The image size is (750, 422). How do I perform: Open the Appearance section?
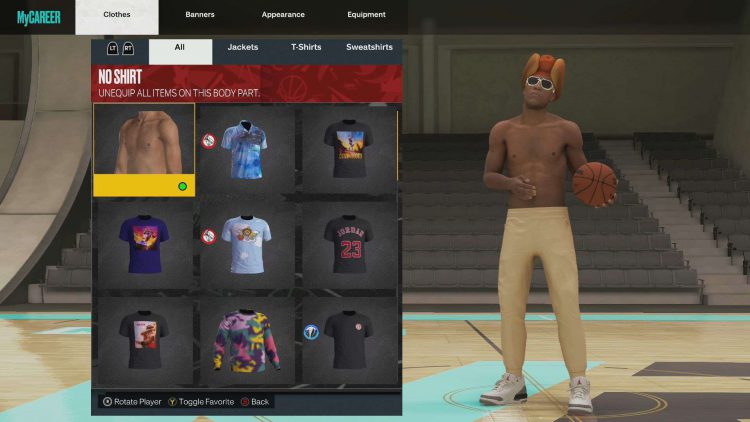coord(285,15)
